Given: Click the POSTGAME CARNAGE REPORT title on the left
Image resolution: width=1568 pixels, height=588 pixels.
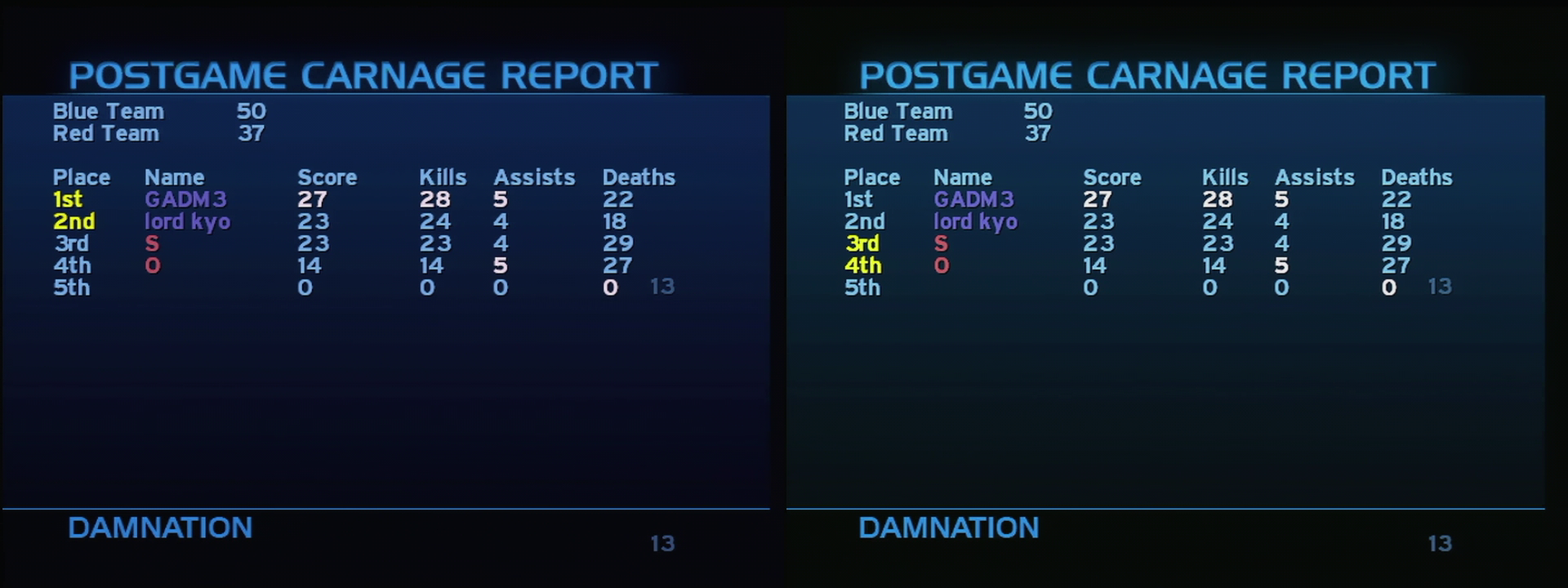Looking at the screenshot, I should (364, 73).
